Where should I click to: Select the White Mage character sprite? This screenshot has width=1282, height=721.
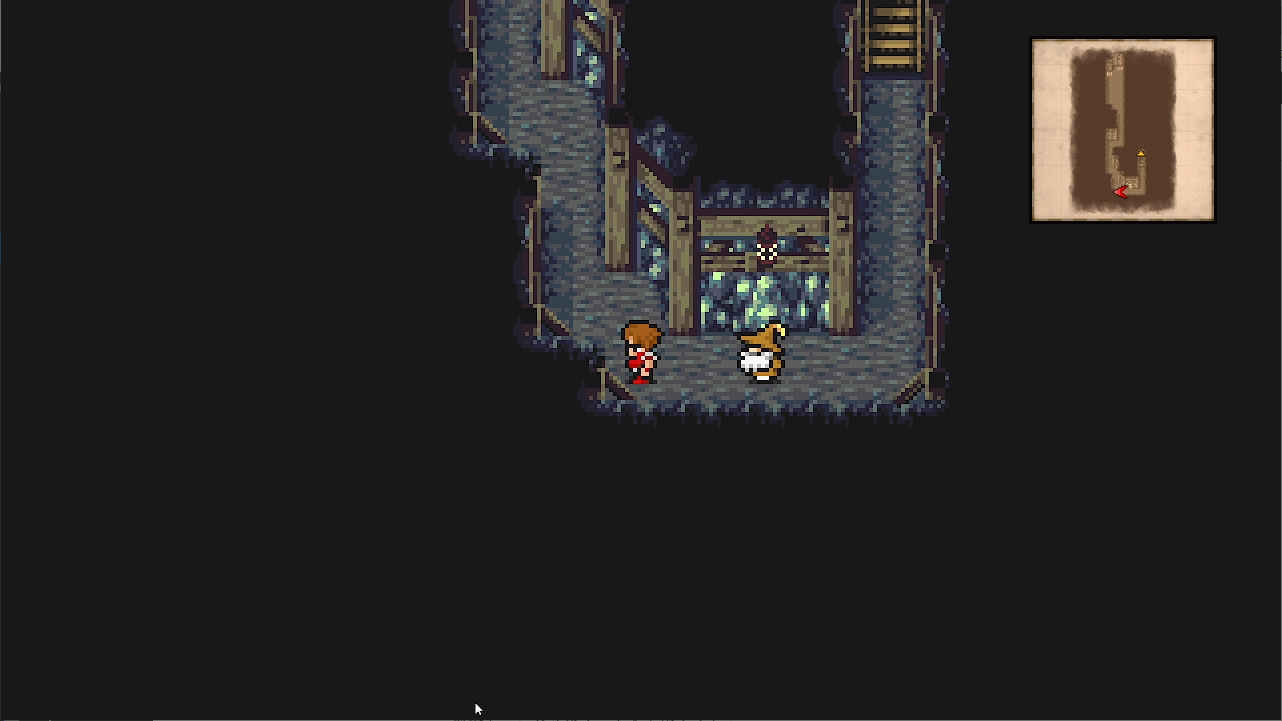click(x=763, y=352)
